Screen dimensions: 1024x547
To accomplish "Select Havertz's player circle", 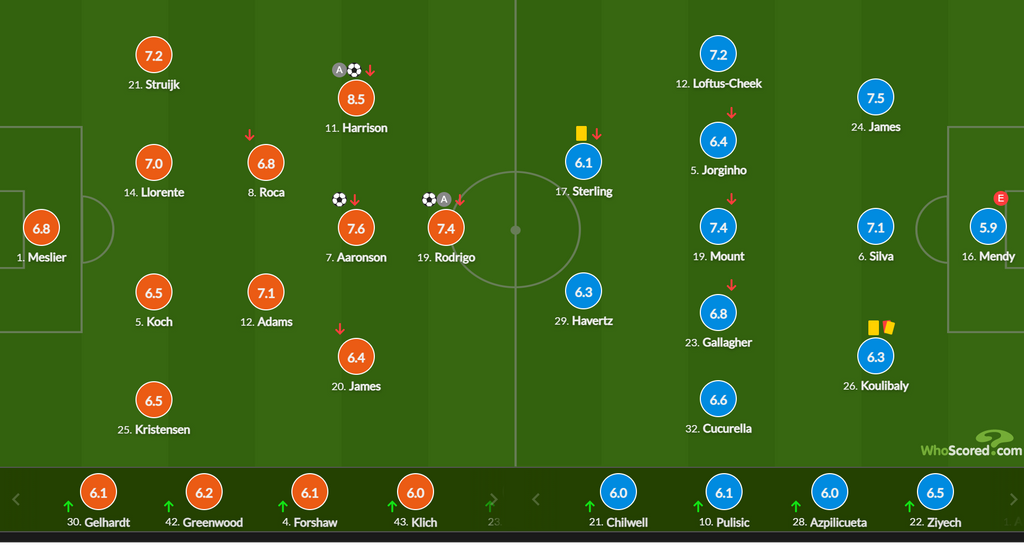I will [x=585, y=292].
